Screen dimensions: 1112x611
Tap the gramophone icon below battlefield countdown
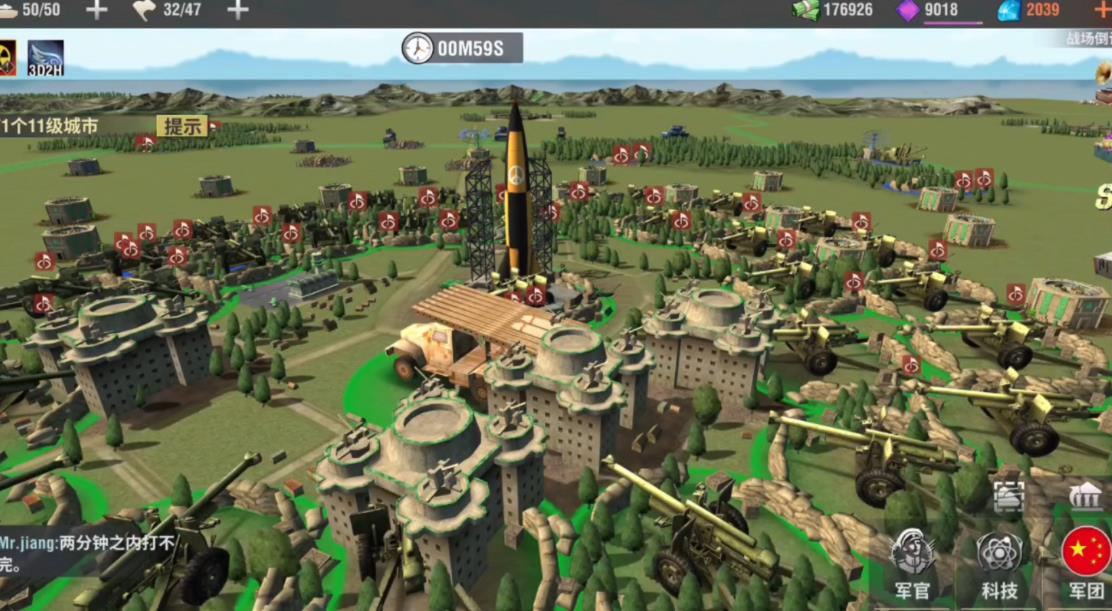click(1103, 73)
